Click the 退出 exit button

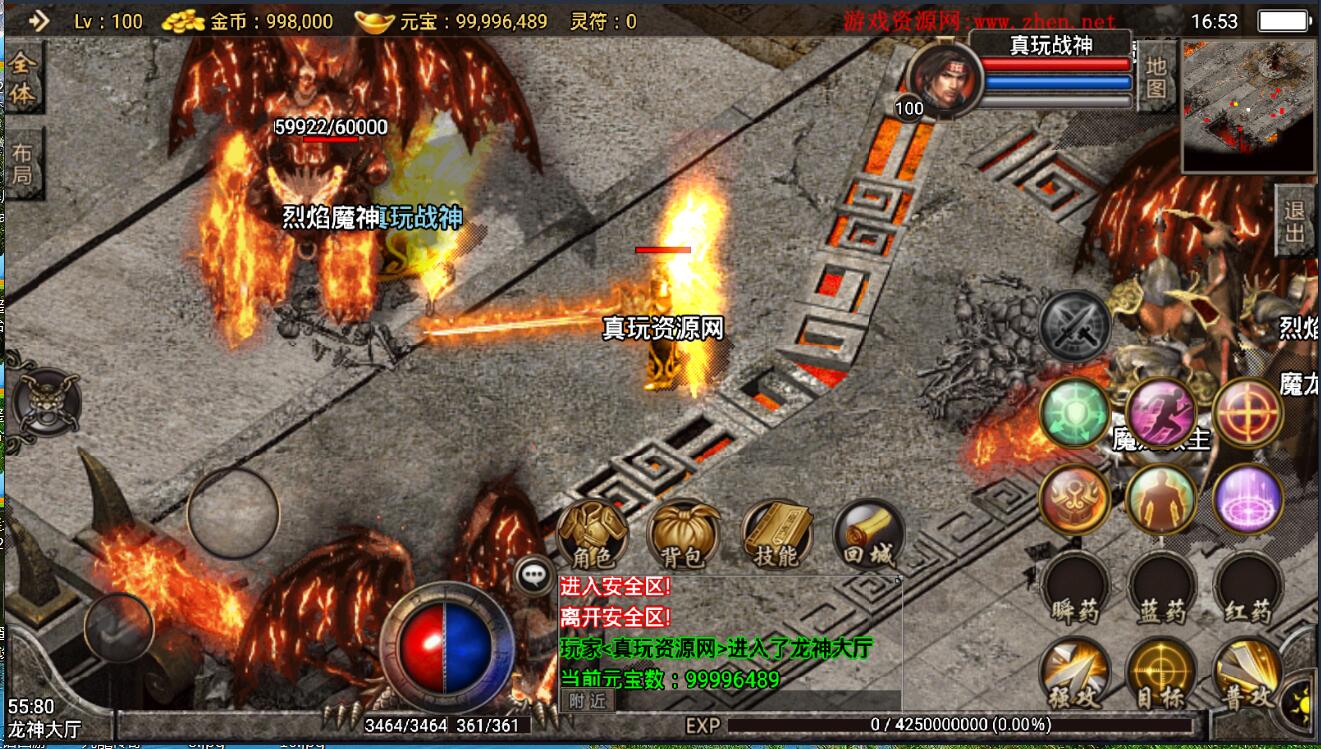point(1296,220)
